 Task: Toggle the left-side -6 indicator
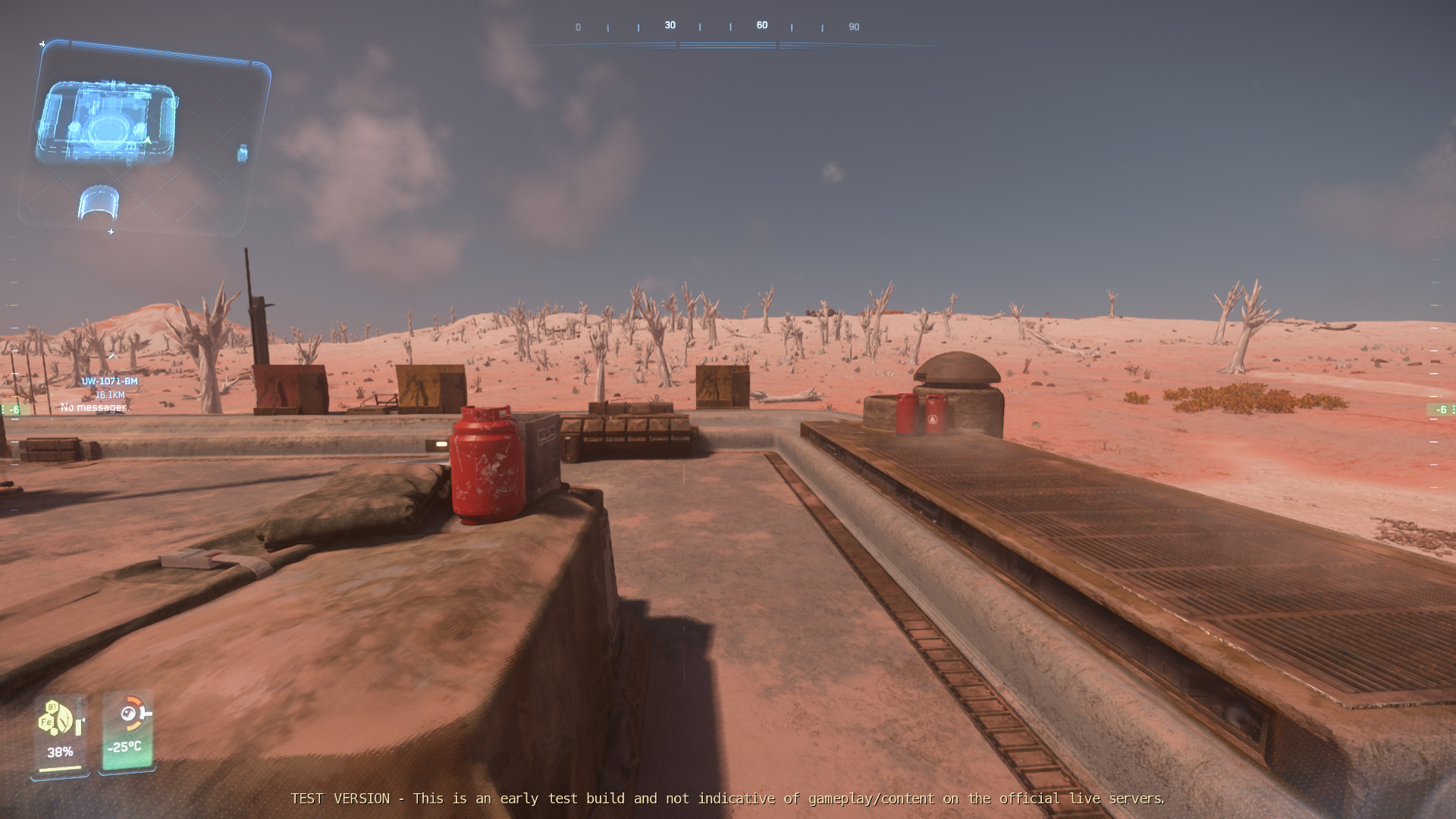tap(14, 409)
